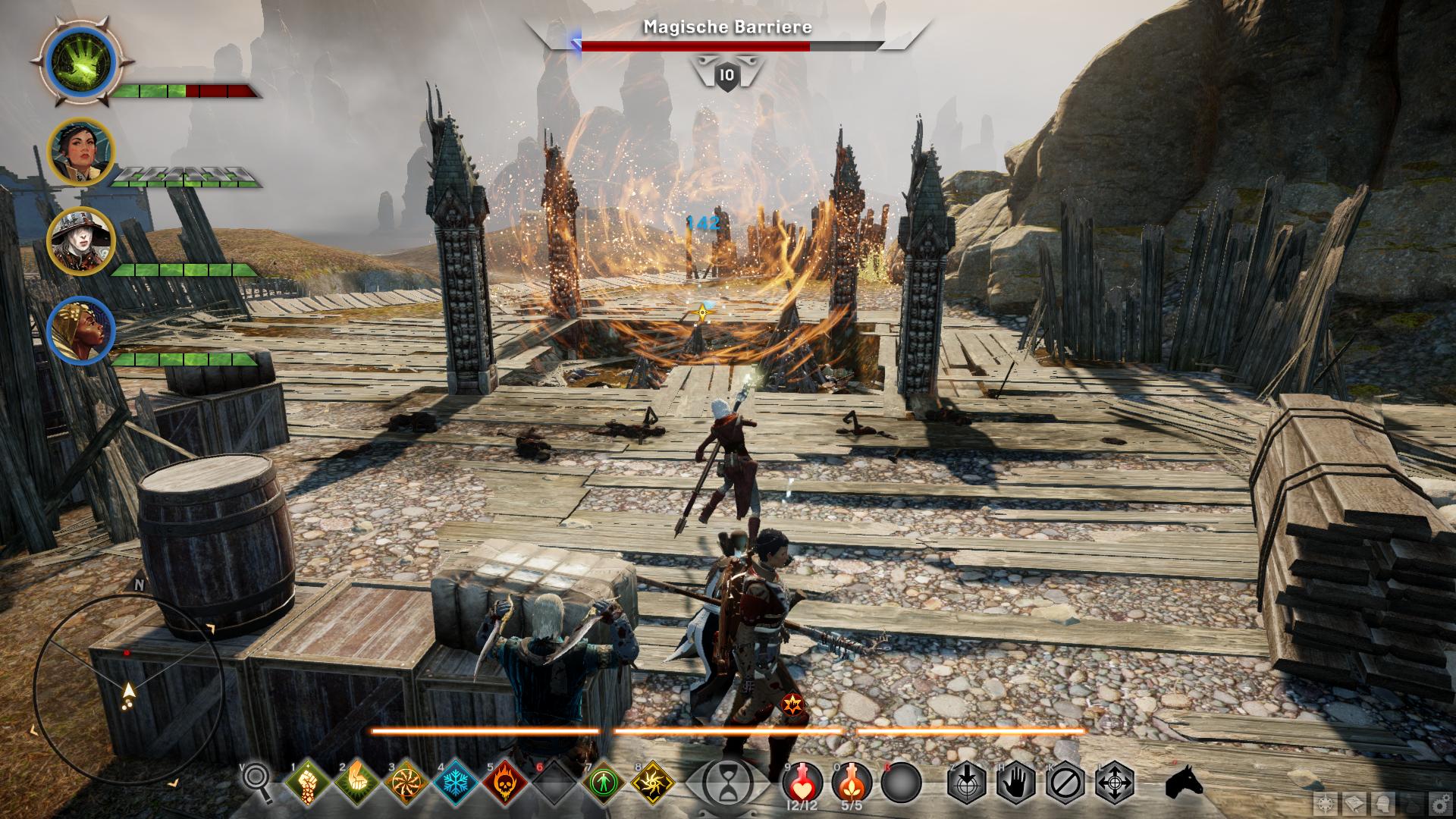1456x819 pixels.
Task: Select the gold-headdress companion's portrait
Action: (x=80, y=331)
